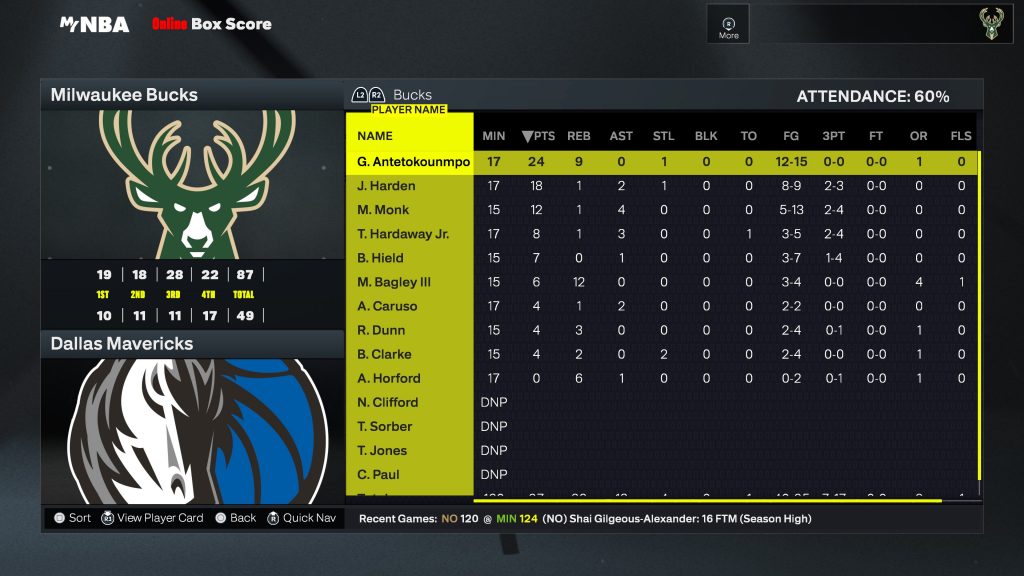Select the J. Harden player row

386,186
